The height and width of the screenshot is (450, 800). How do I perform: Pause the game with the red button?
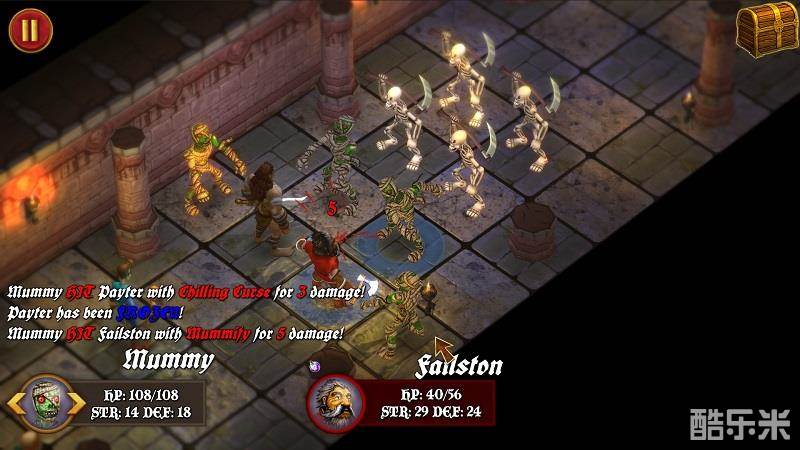[x=30, y=29]
